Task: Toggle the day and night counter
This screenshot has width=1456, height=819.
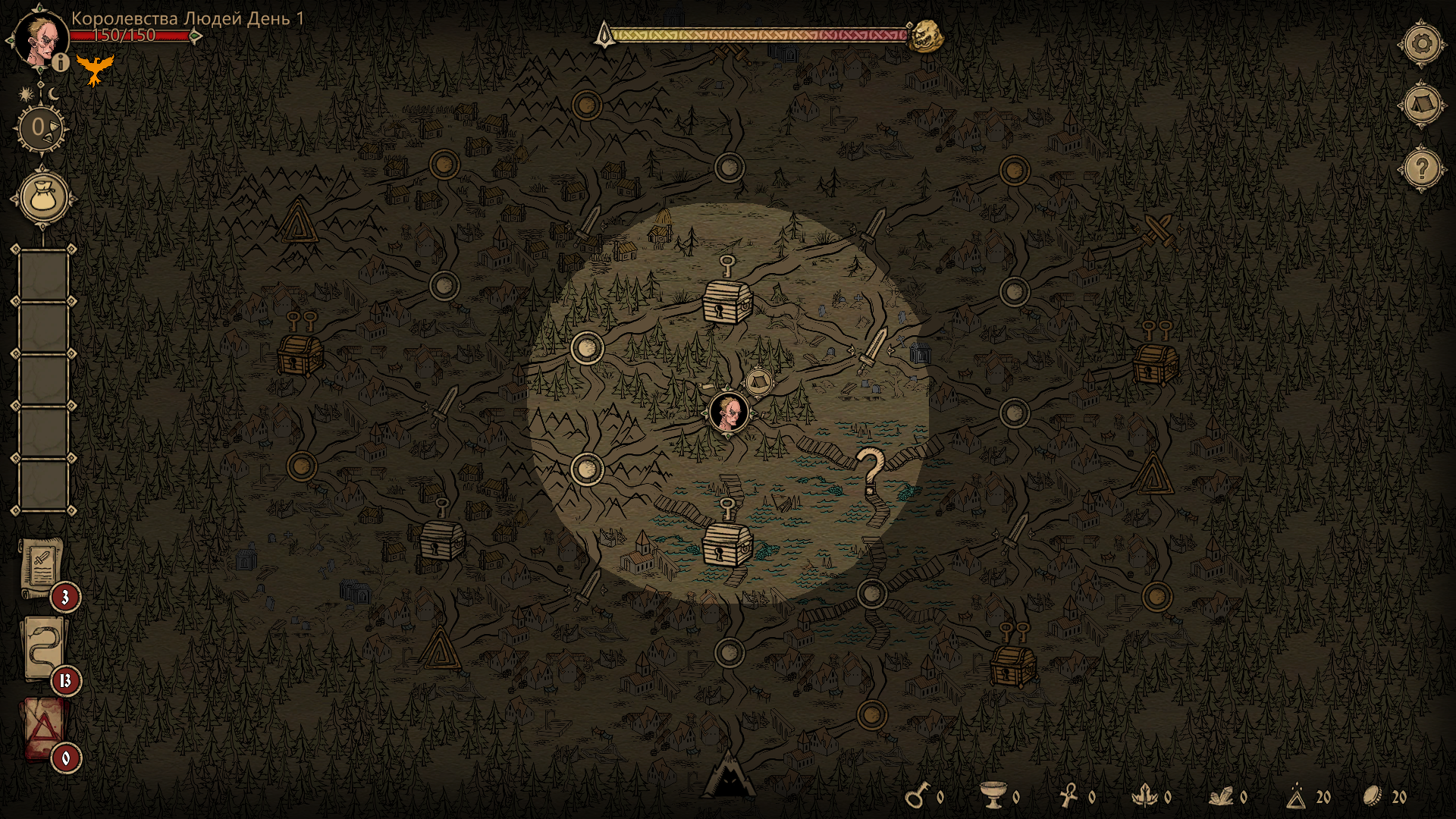Action: pos(41,127)
